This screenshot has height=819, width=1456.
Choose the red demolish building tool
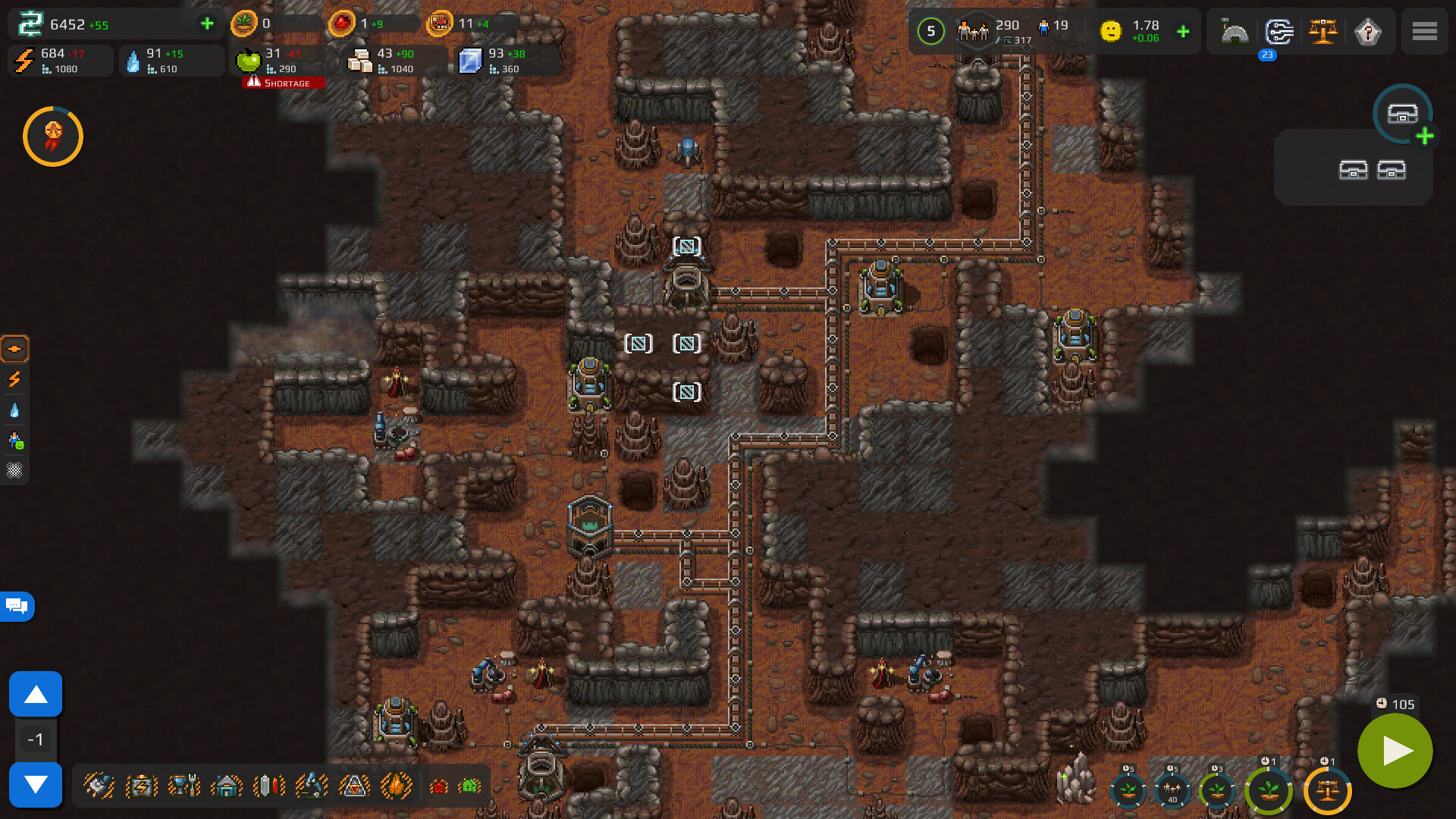(439, 786)
